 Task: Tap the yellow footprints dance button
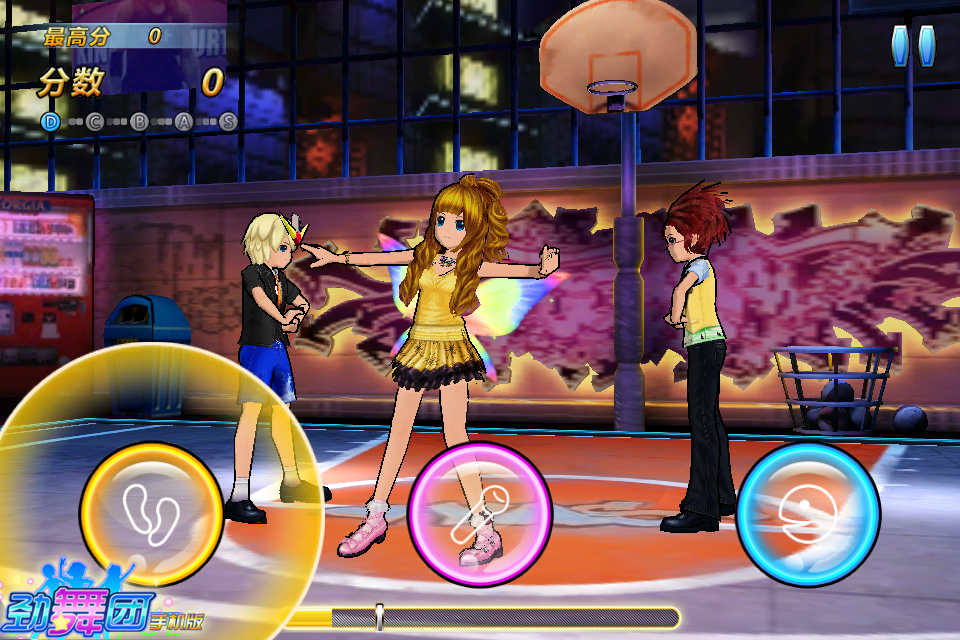(152, 514)
